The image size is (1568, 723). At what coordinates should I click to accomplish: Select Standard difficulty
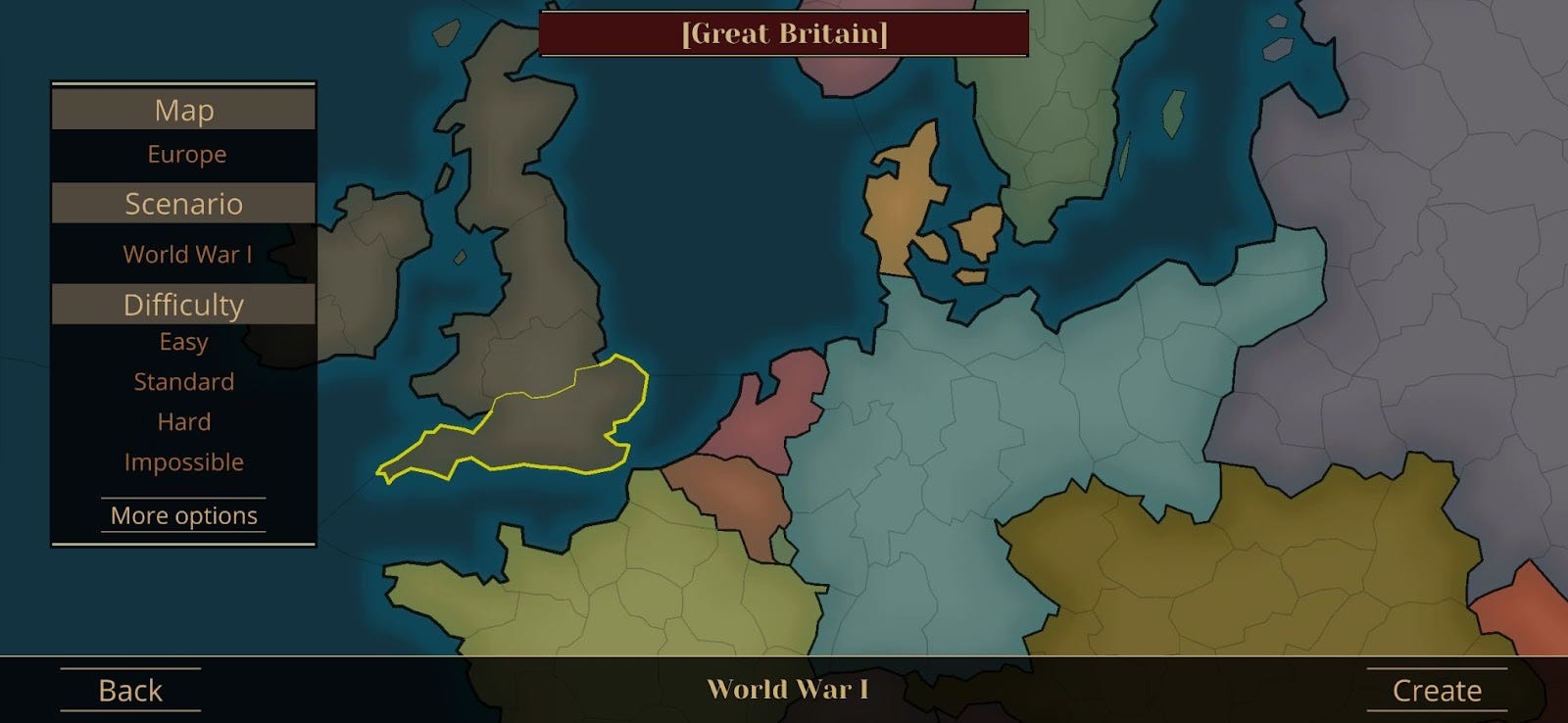(x=184, y=381)
